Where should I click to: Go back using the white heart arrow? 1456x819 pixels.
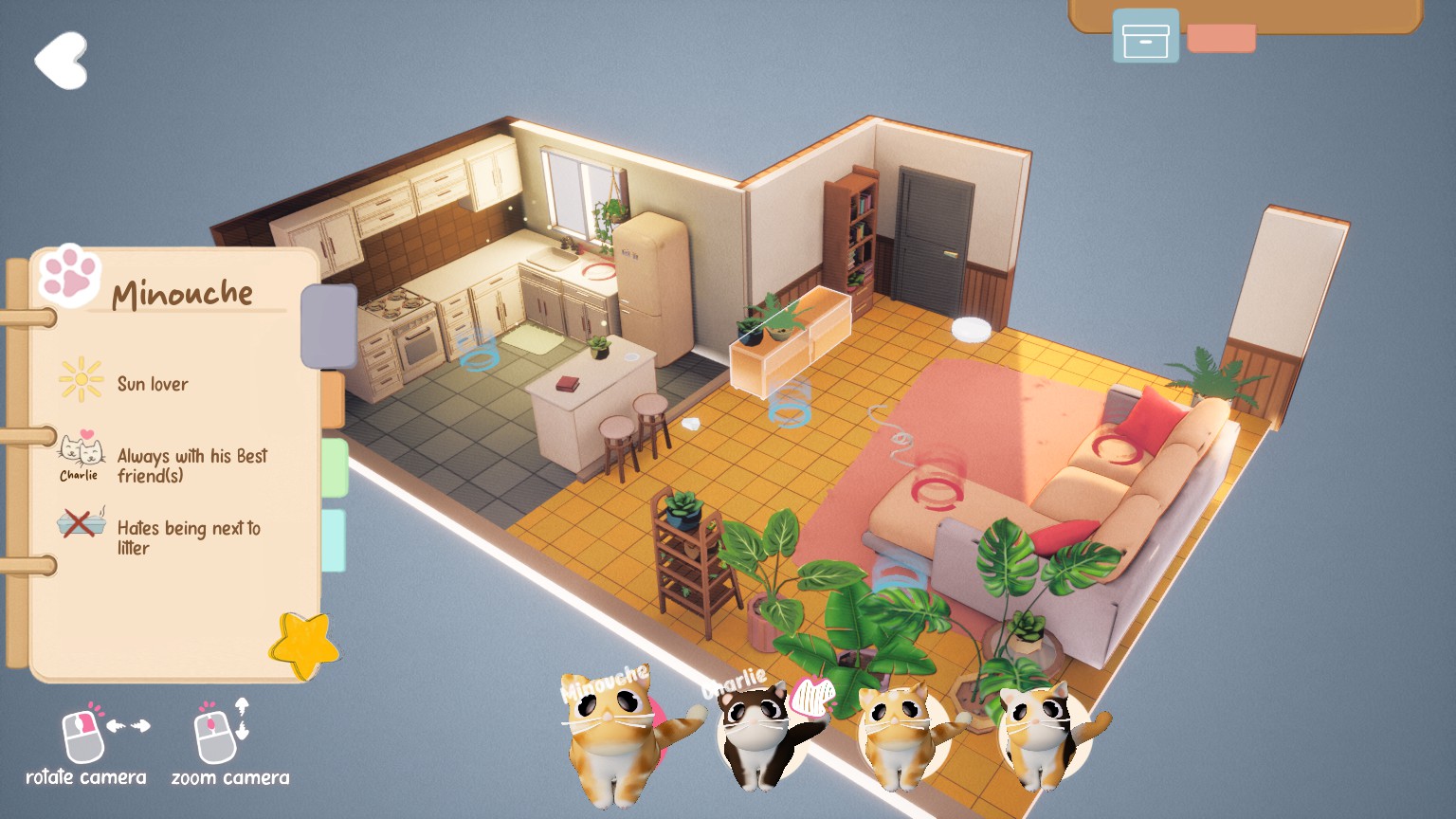pos(62,61)
